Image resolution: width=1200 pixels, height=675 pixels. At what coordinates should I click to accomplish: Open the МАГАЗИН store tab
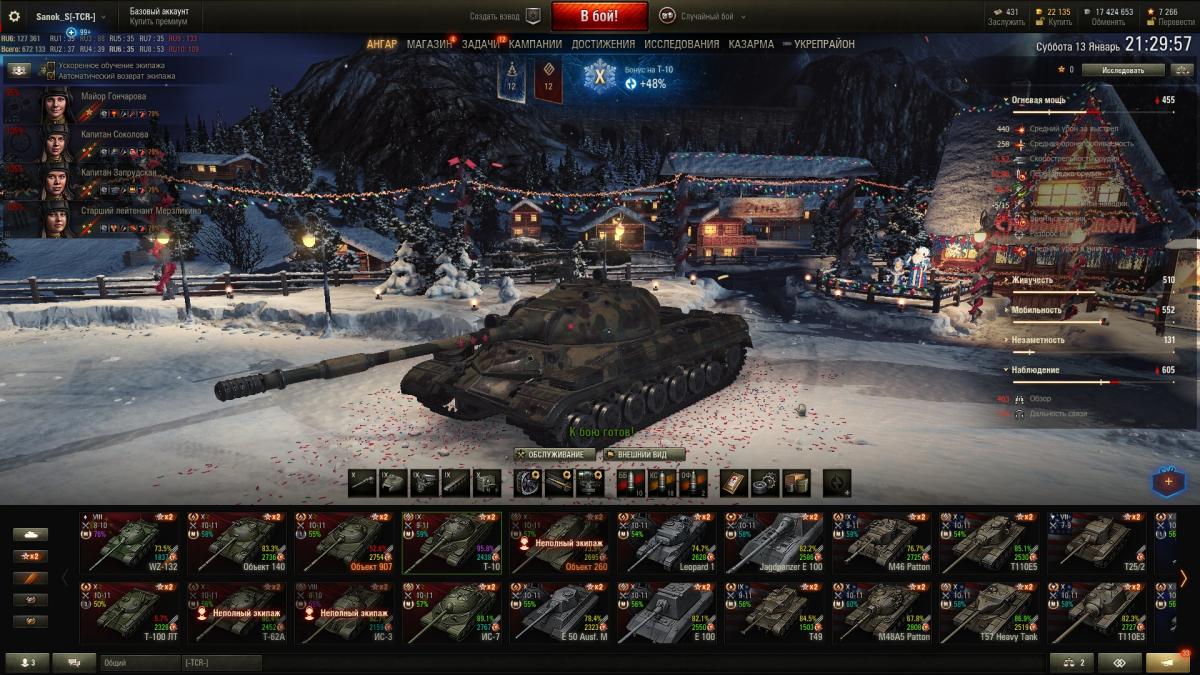point(429,44)
